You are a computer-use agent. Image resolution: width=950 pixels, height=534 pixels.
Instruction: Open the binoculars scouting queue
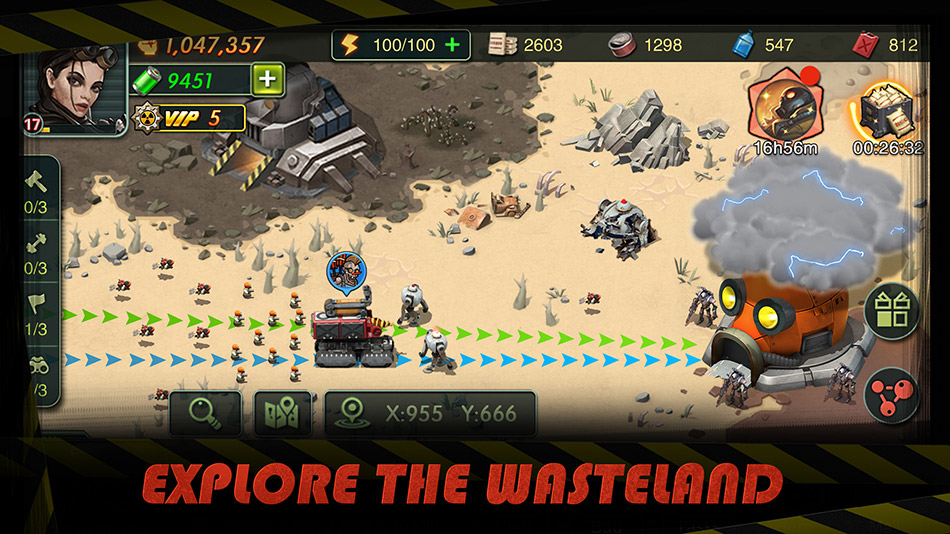36,372
